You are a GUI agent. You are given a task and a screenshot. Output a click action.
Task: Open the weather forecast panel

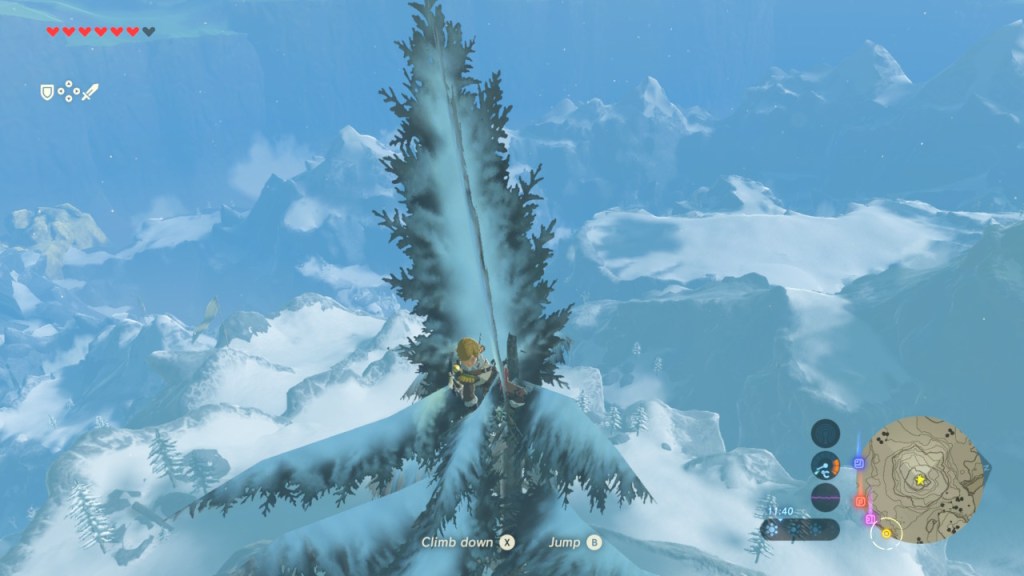(800, 529)
